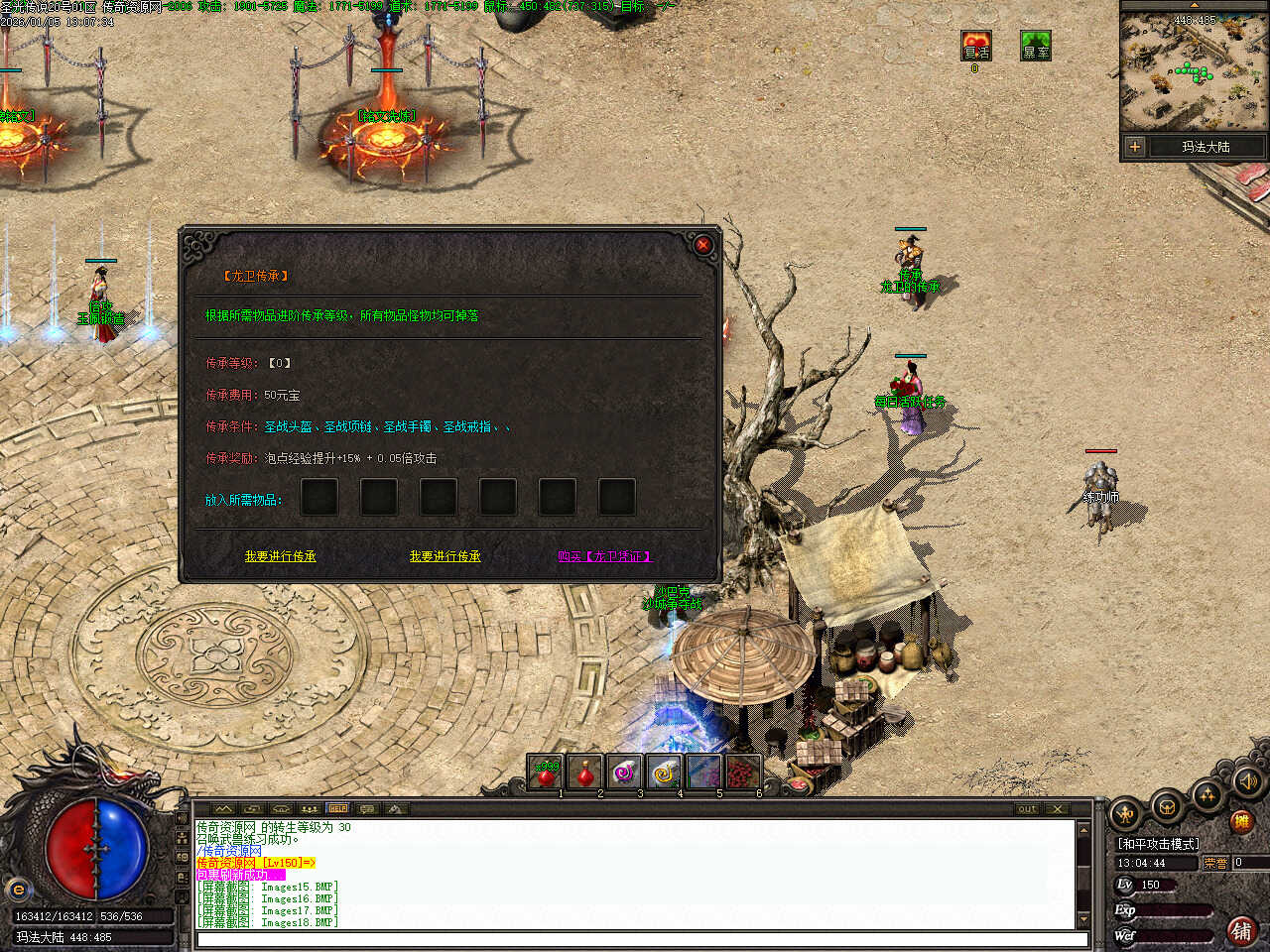This screenshot has width=1270, height=952.
Task: Select the dark red item in slot 6
Action: pos(743,772)
